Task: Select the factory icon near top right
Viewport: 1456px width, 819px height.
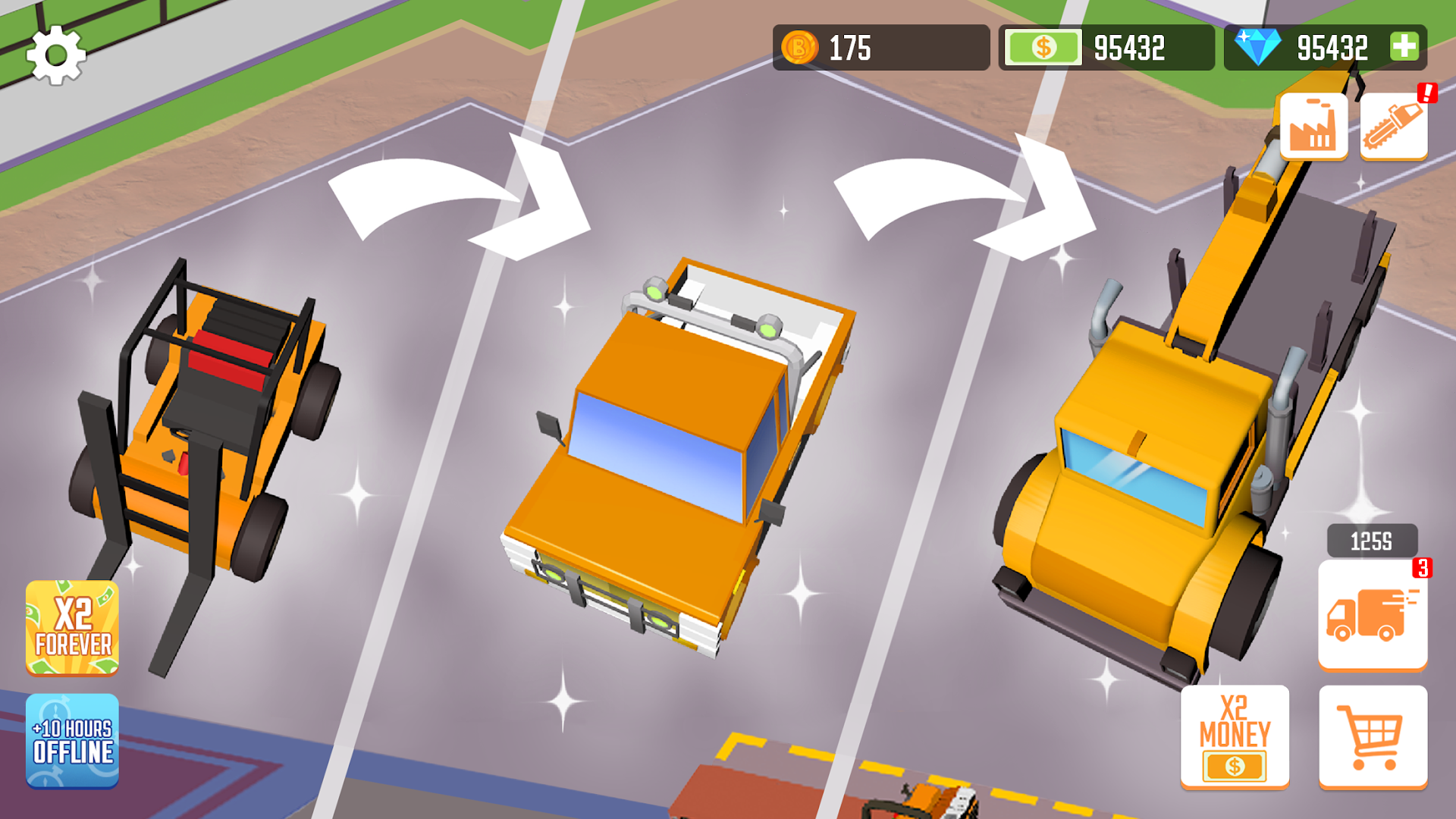Action: click(1314, 124)
